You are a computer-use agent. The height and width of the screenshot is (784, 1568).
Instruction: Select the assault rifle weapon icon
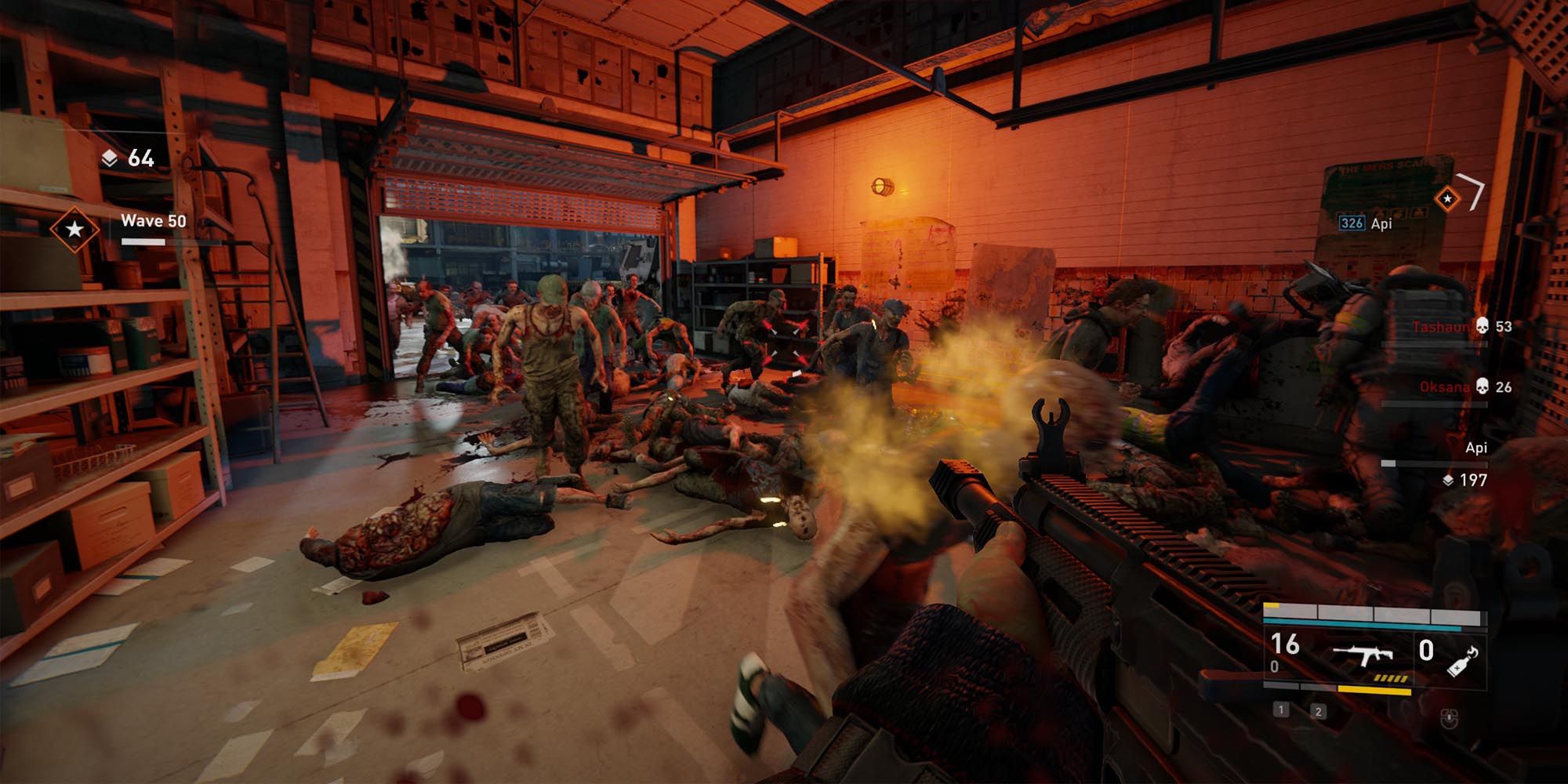[x=1363, y=655]
